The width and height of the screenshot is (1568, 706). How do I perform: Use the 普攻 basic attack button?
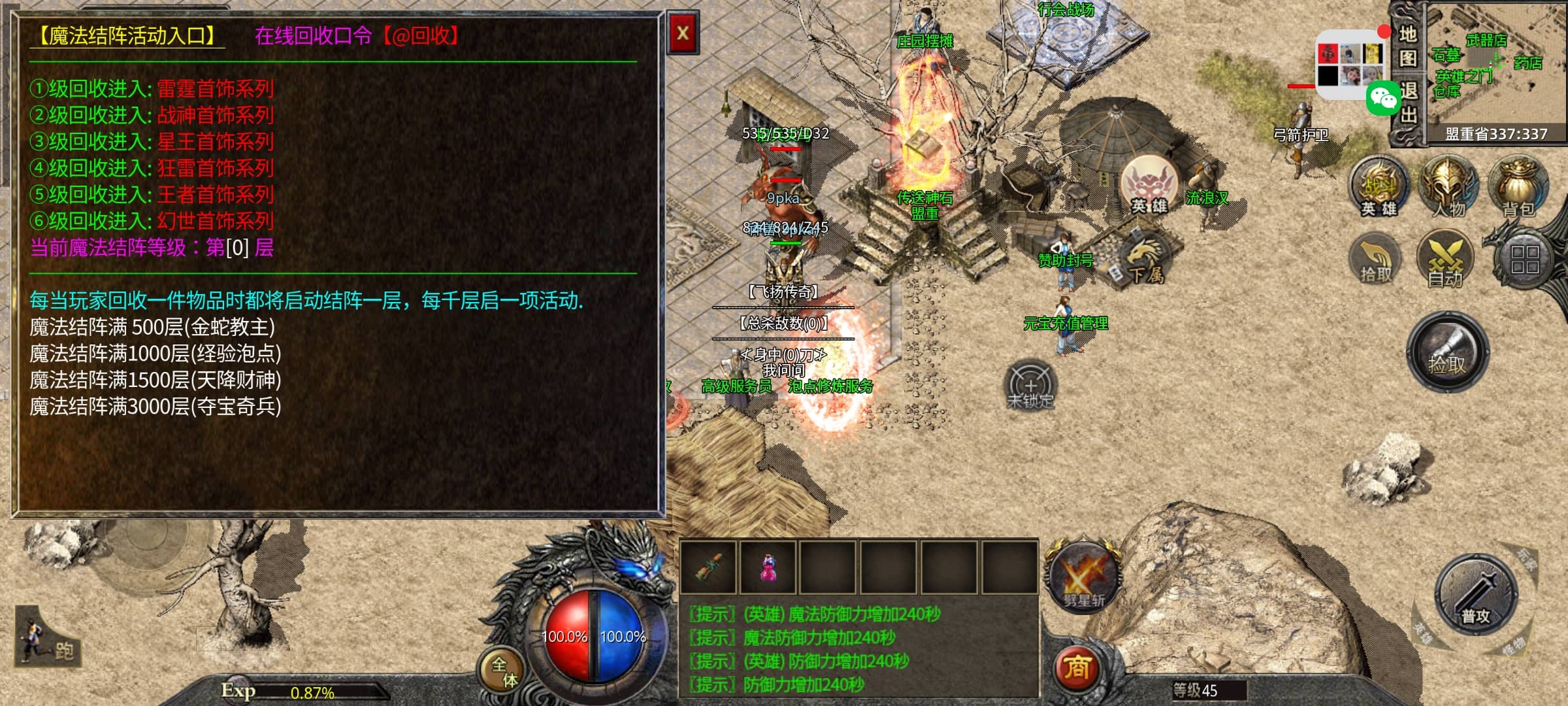[1475, 596]
